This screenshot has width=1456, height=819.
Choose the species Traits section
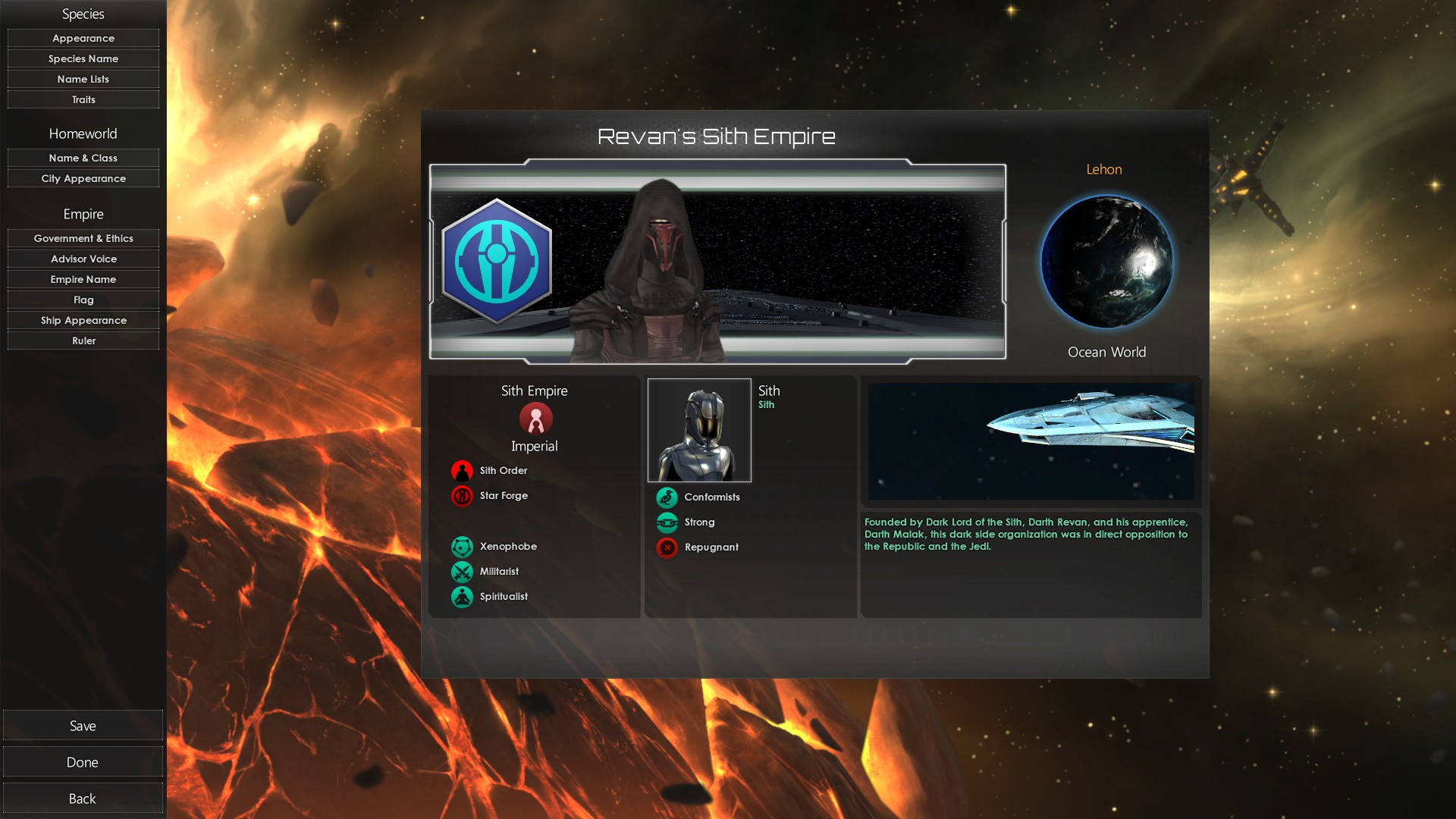coord(83,99)
